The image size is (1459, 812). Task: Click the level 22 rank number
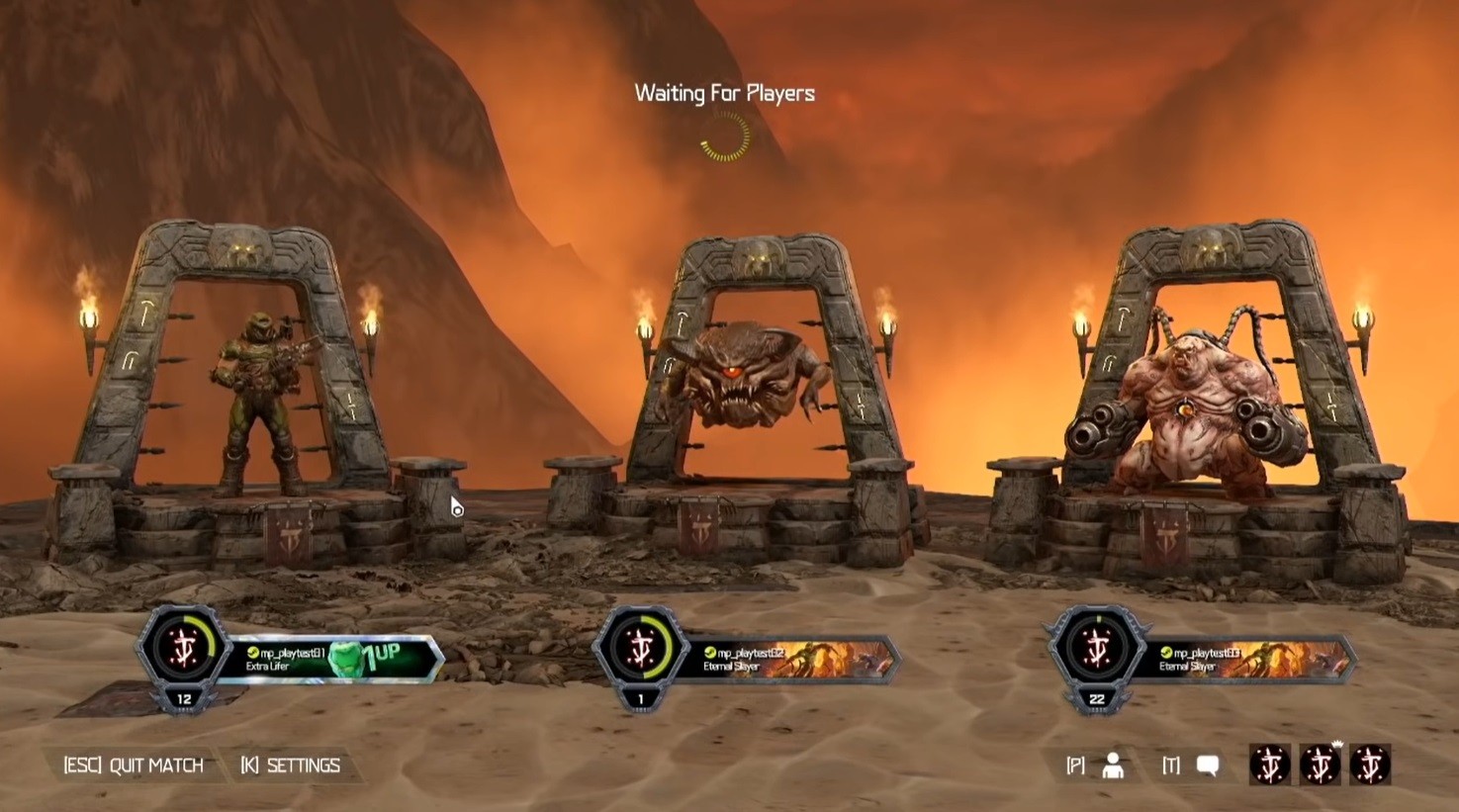[1095, 701]
